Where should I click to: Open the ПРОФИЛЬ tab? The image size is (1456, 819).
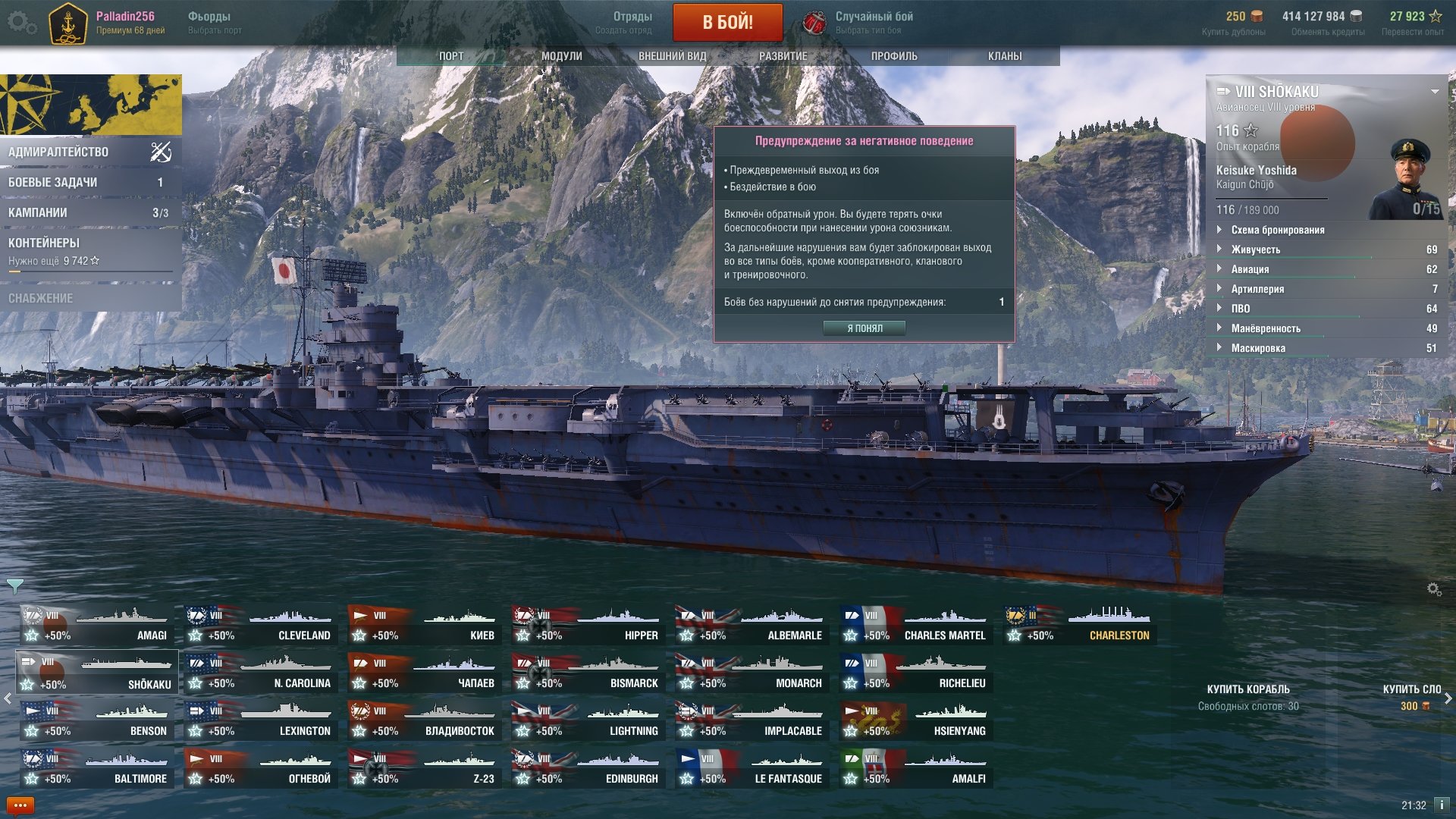[x=894, y=56]
